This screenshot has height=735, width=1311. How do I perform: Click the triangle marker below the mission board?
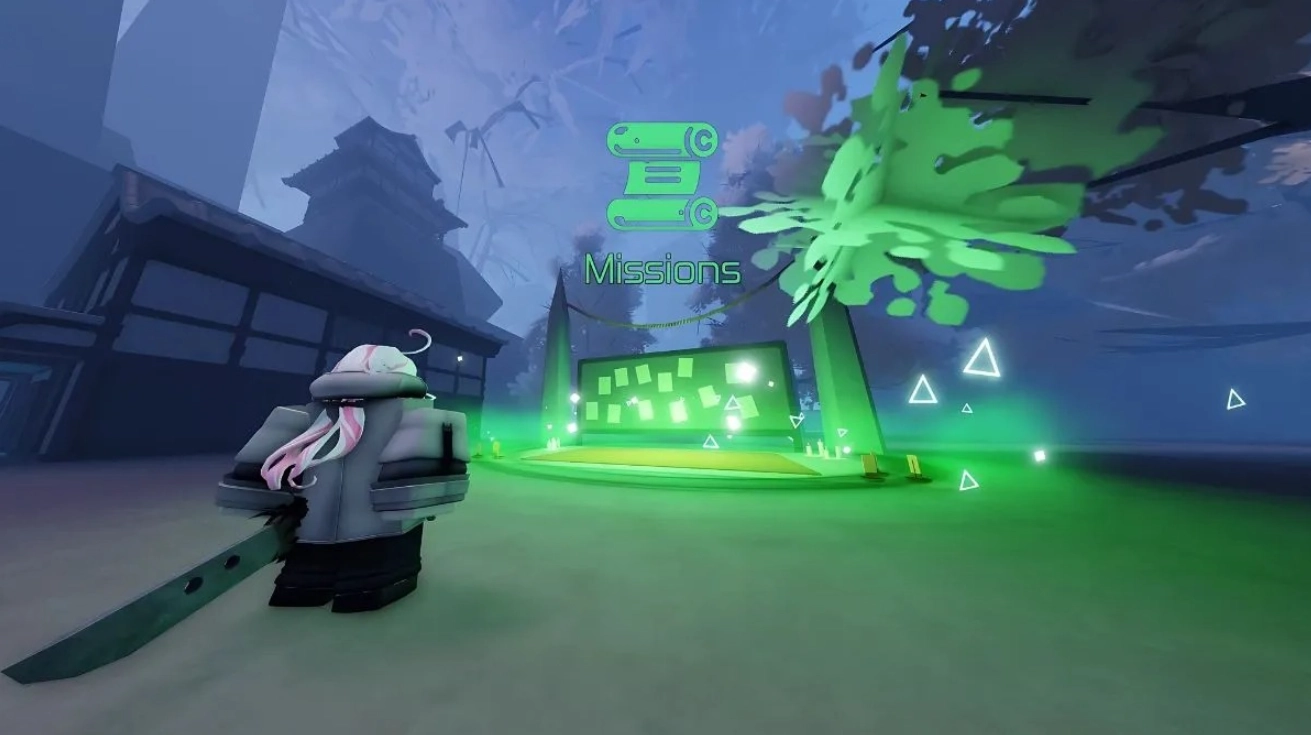(x=709, y=442)
